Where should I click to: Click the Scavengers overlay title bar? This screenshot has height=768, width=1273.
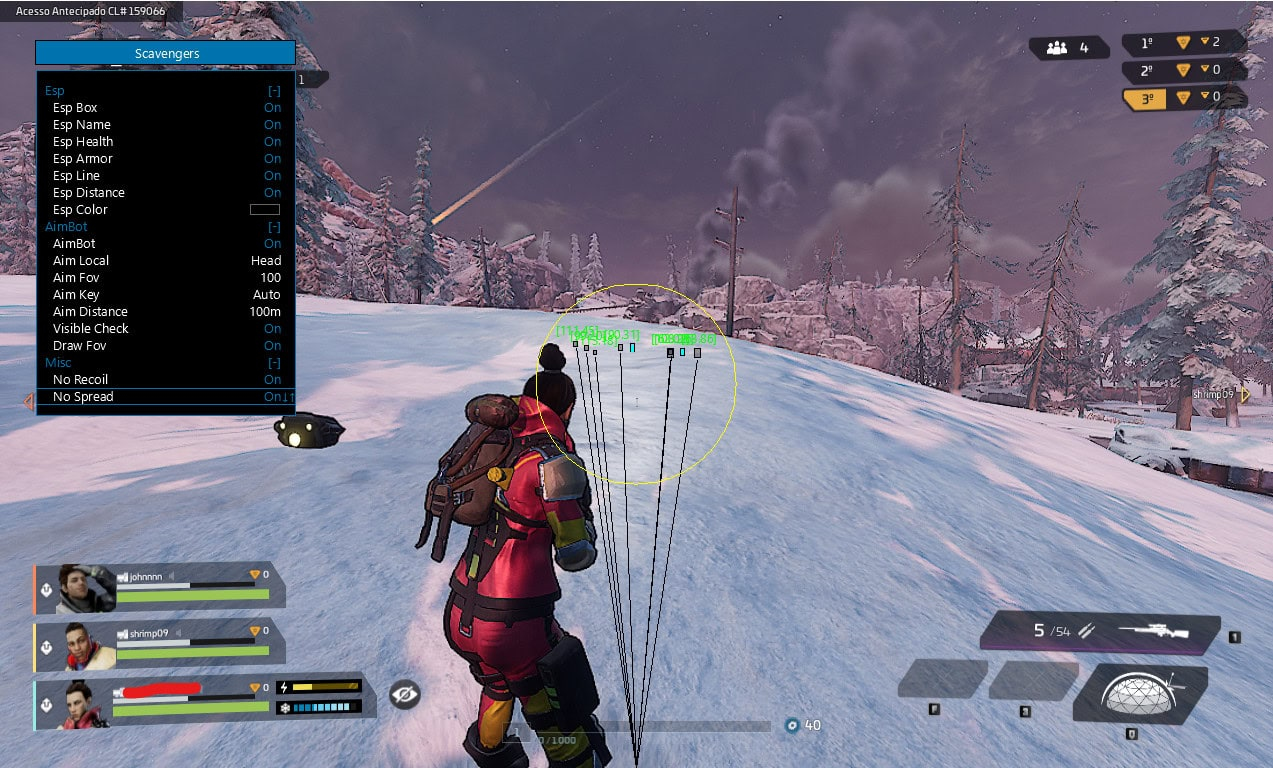point(166,53)
